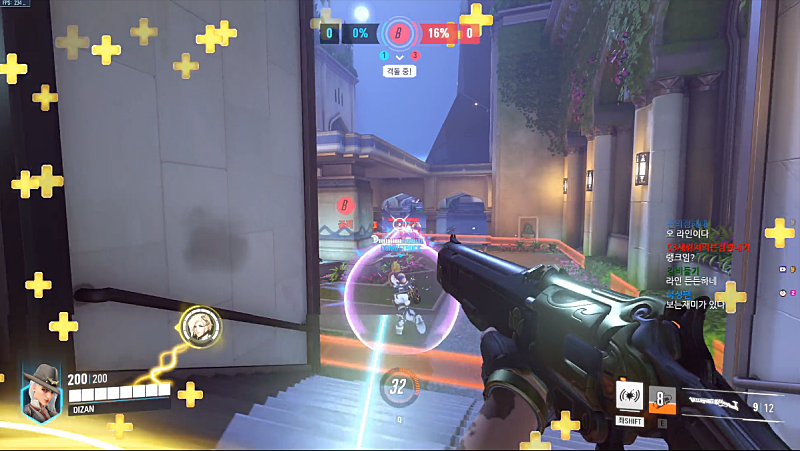This screenshot has width=800, height=451.
Task: Click the objective B world marker
Action: pos(346,205)
